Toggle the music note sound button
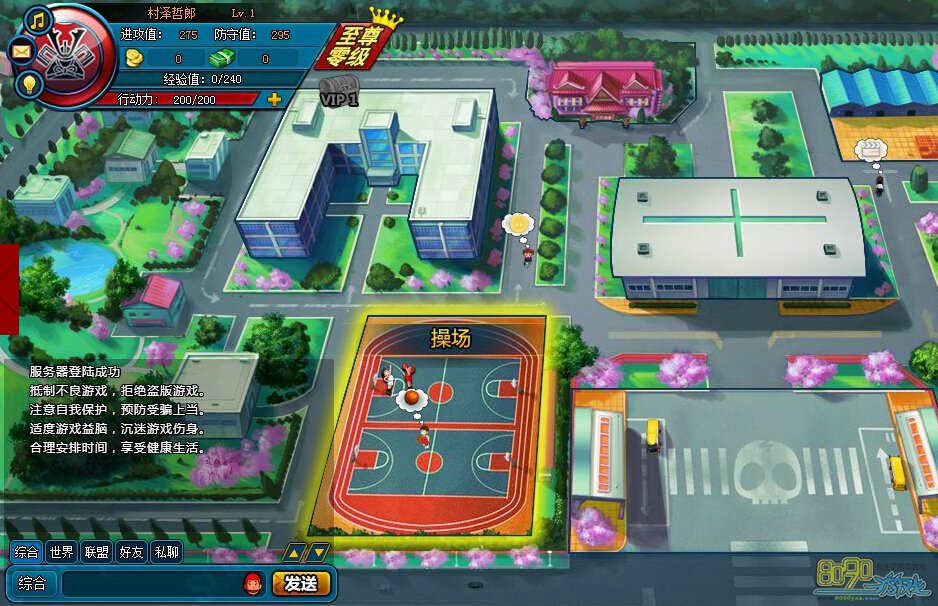The image size is (938, 606). pyautogui.click(x=39, y=19)
